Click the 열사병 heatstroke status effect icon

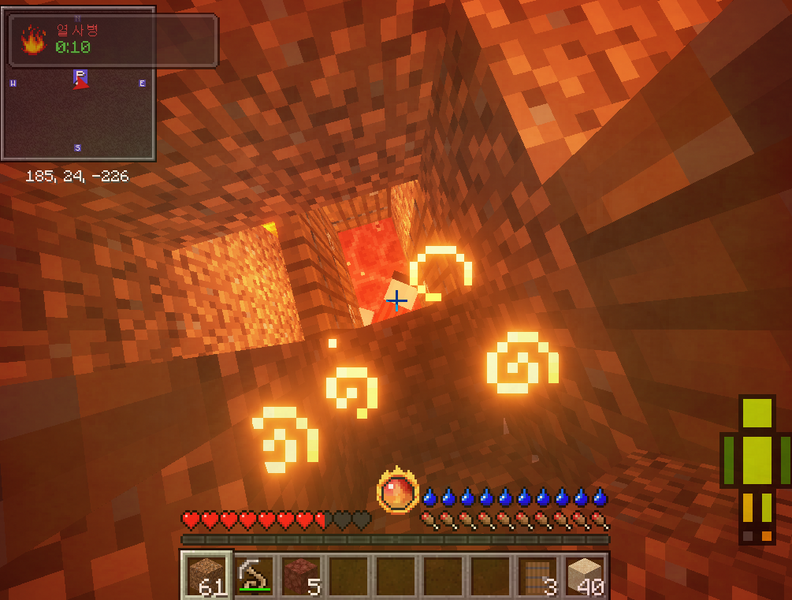[x=34, y=40]
